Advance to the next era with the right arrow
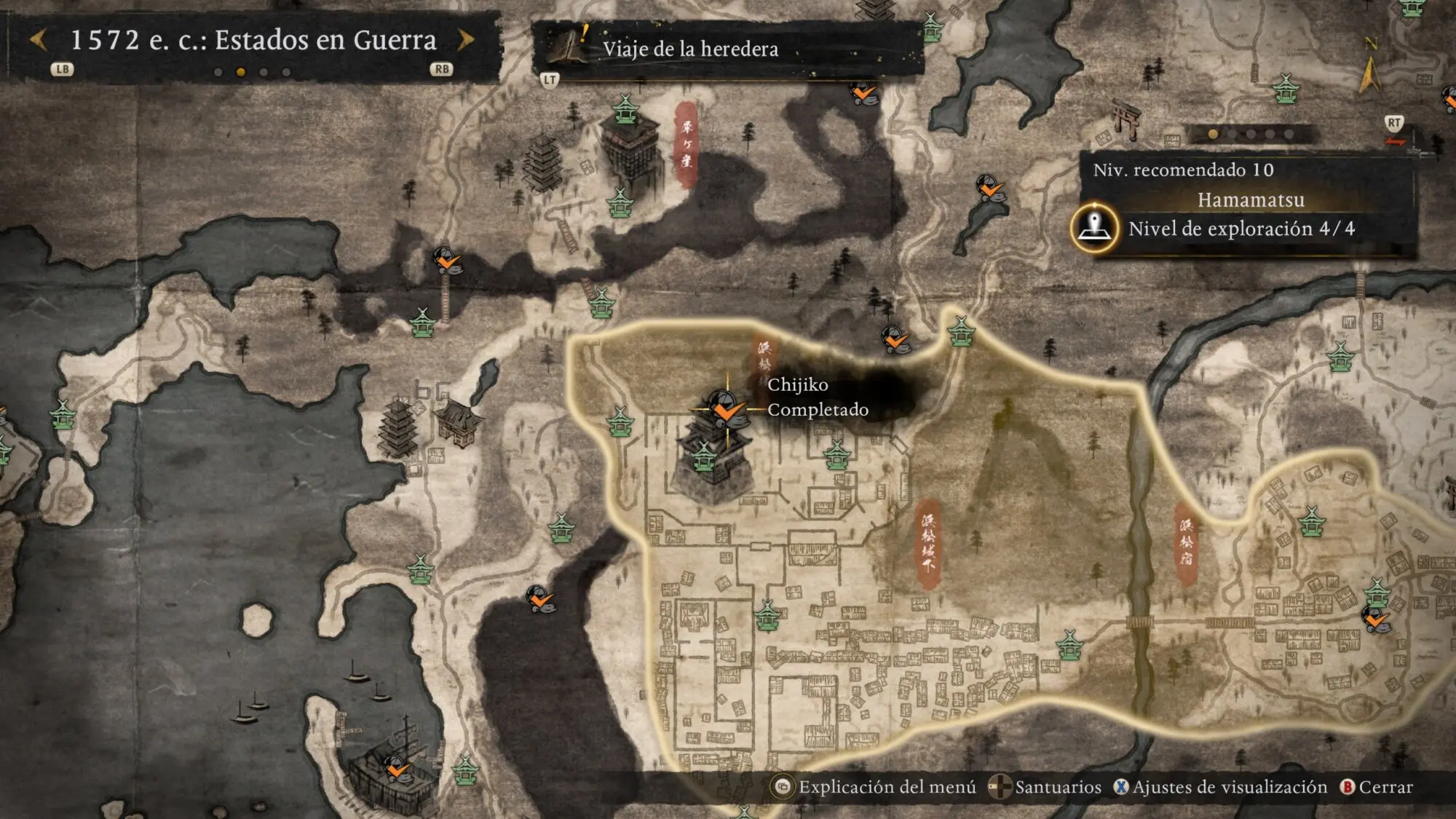The width and height of the screenshot is (1456, 819). point(466,40)
